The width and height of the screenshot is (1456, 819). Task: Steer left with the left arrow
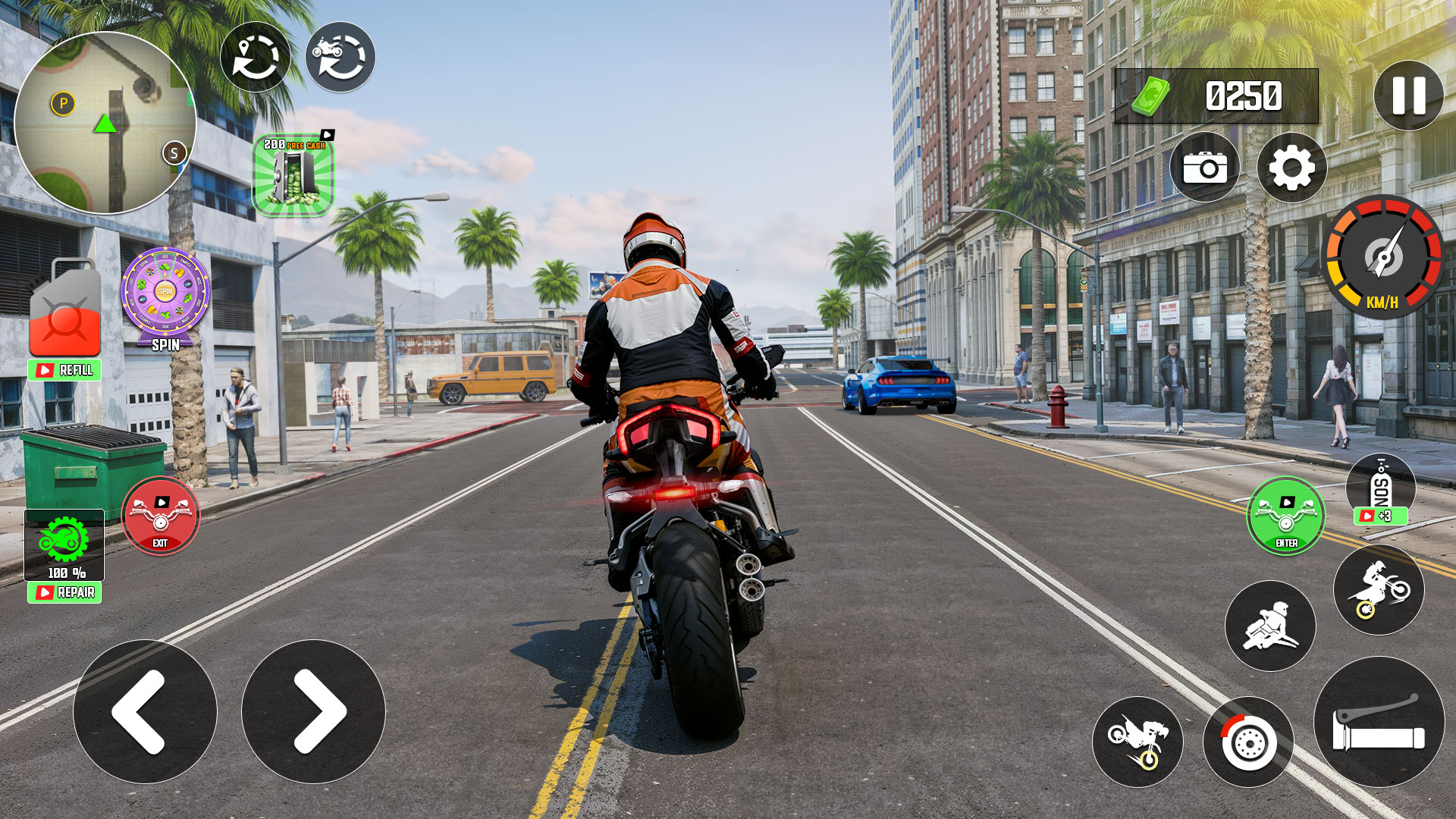(145, 711)
